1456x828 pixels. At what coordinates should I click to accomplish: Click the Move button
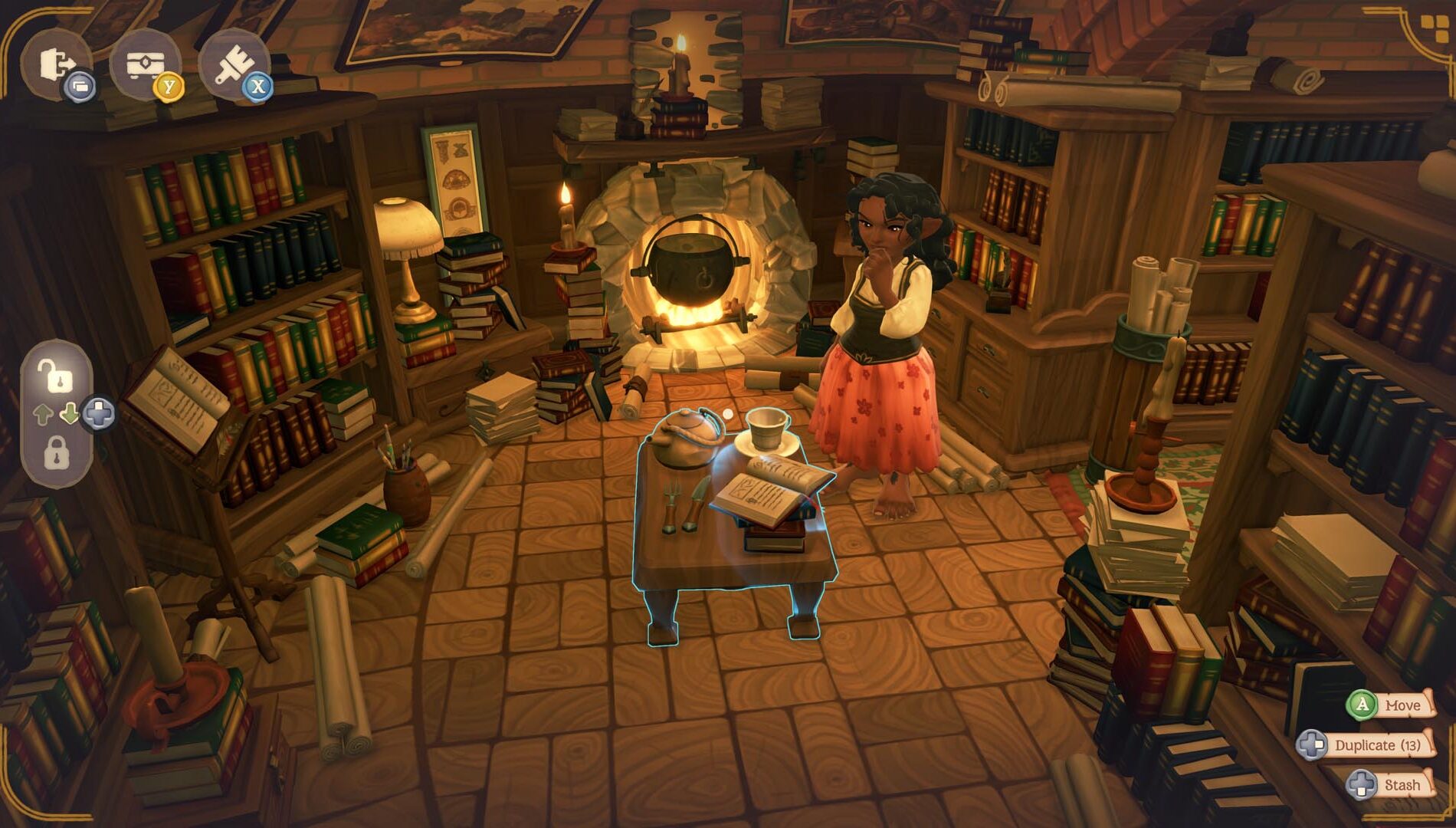(x=1402, y=704)
